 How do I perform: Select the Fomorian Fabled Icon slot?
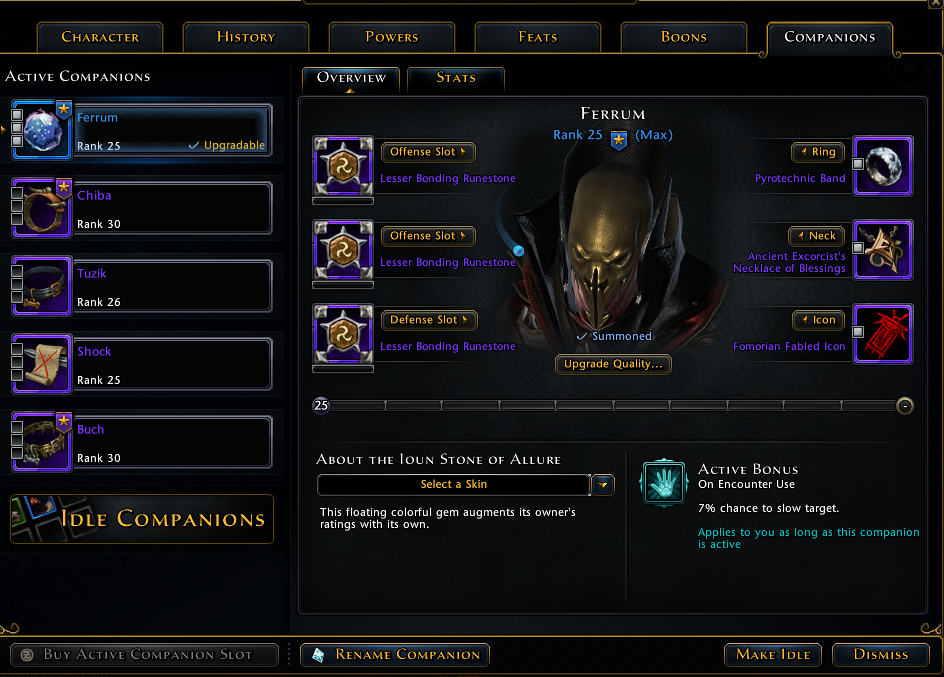882,334
